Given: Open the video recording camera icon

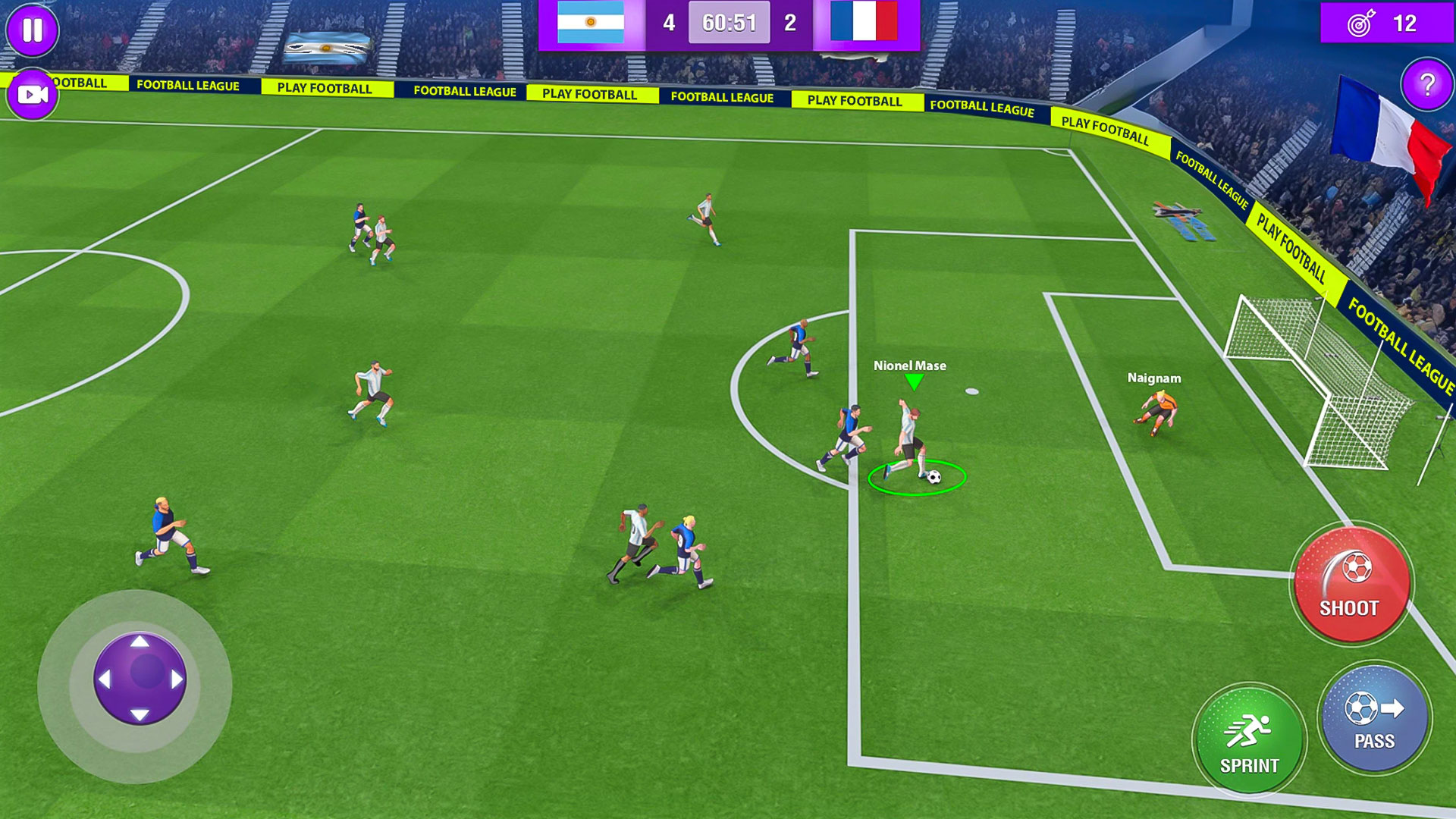Looking at the screenshot, I should coord(32,94).
